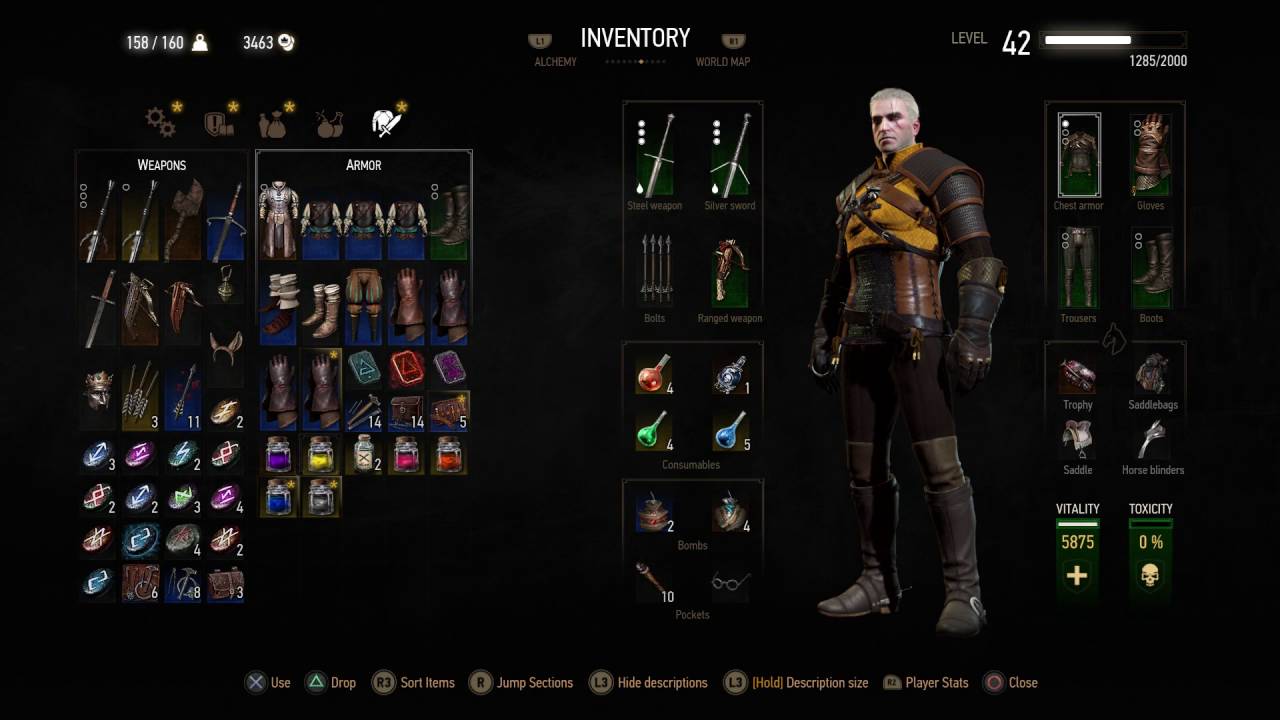Open the Trophy slot
The width and height of the screenshot is (1280, 720).
click(1077, 376)
